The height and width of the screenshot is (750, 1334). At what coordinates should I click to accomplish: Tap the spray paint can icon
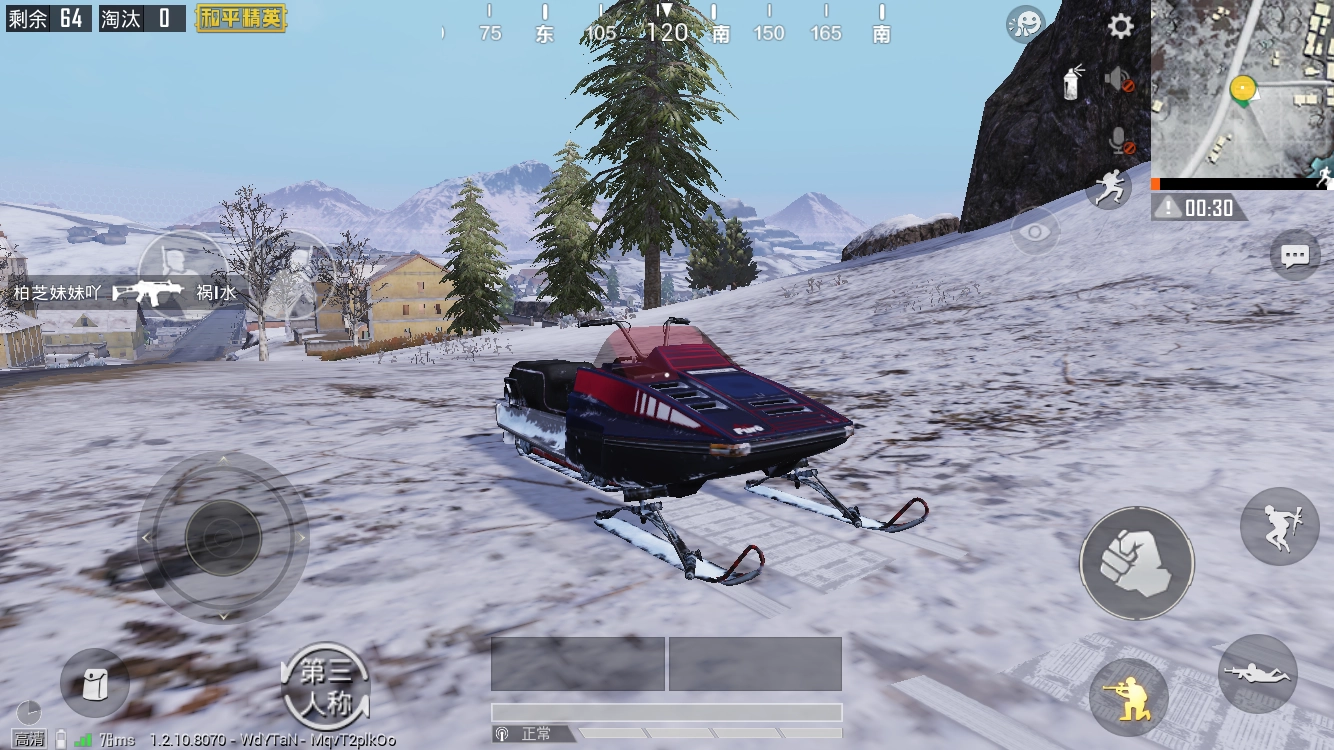point(1073,82)
